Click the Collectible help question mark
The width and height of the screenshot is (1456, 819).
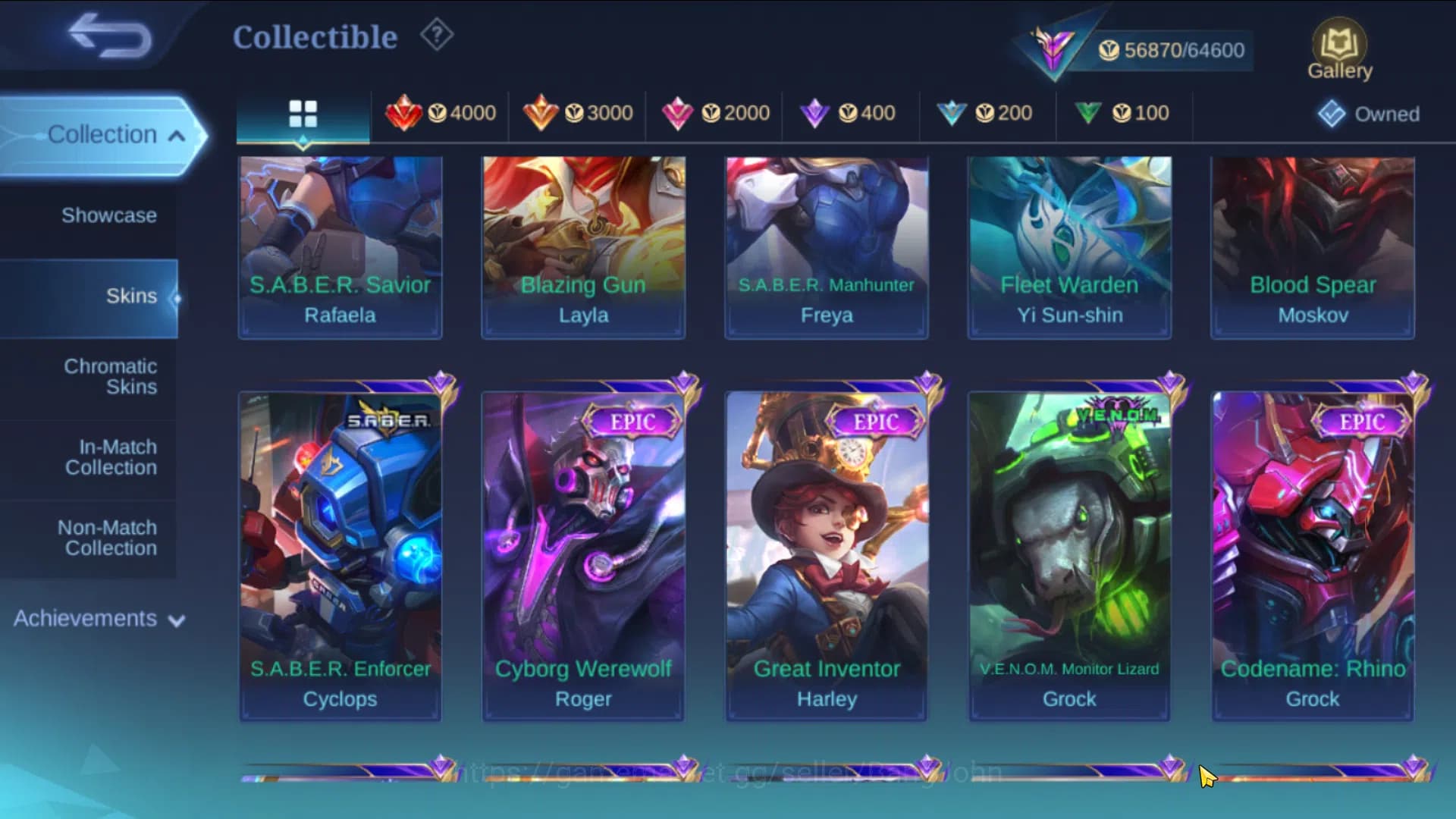pos(436,36)
